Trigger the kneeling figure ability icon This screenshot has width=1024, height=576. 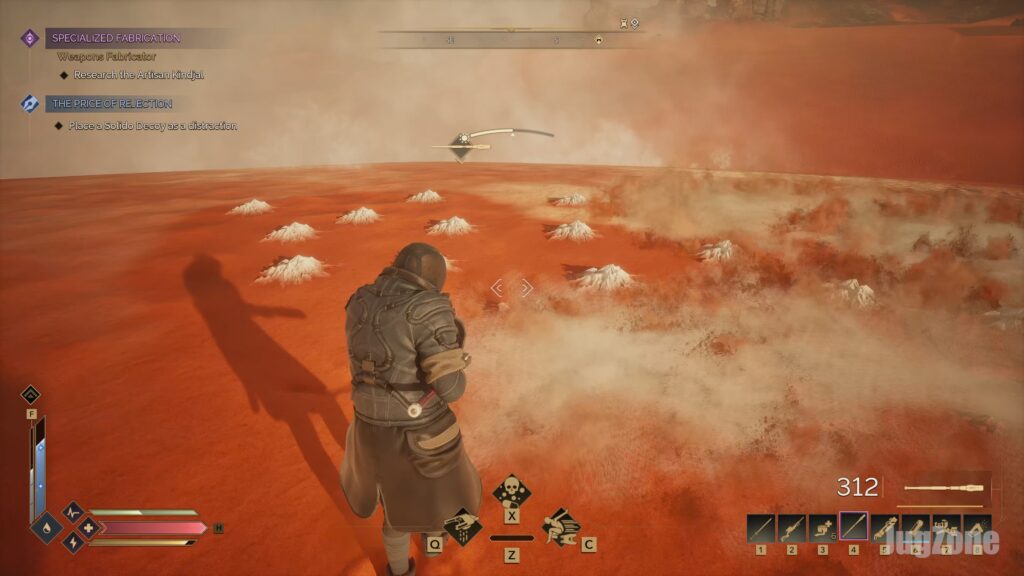561,525
